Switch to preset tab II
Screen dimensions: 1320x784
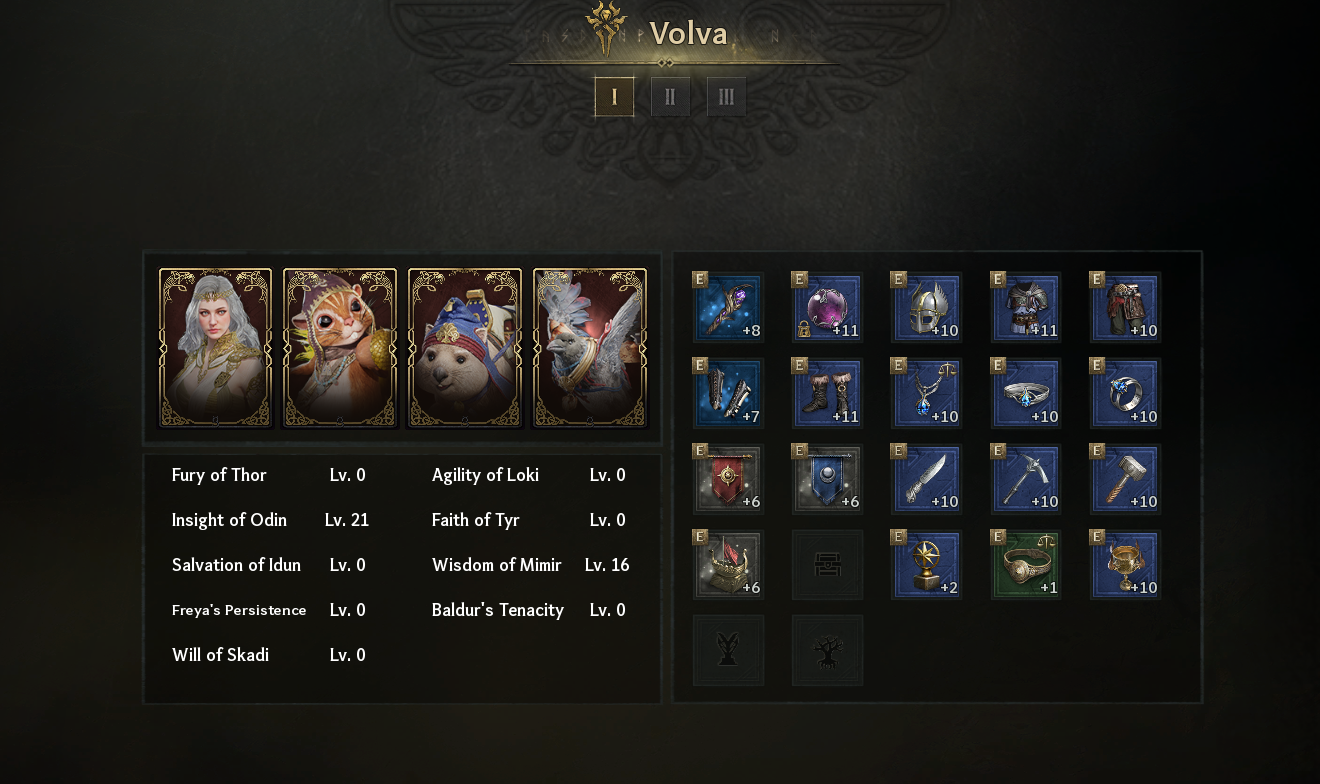(670, 97)
